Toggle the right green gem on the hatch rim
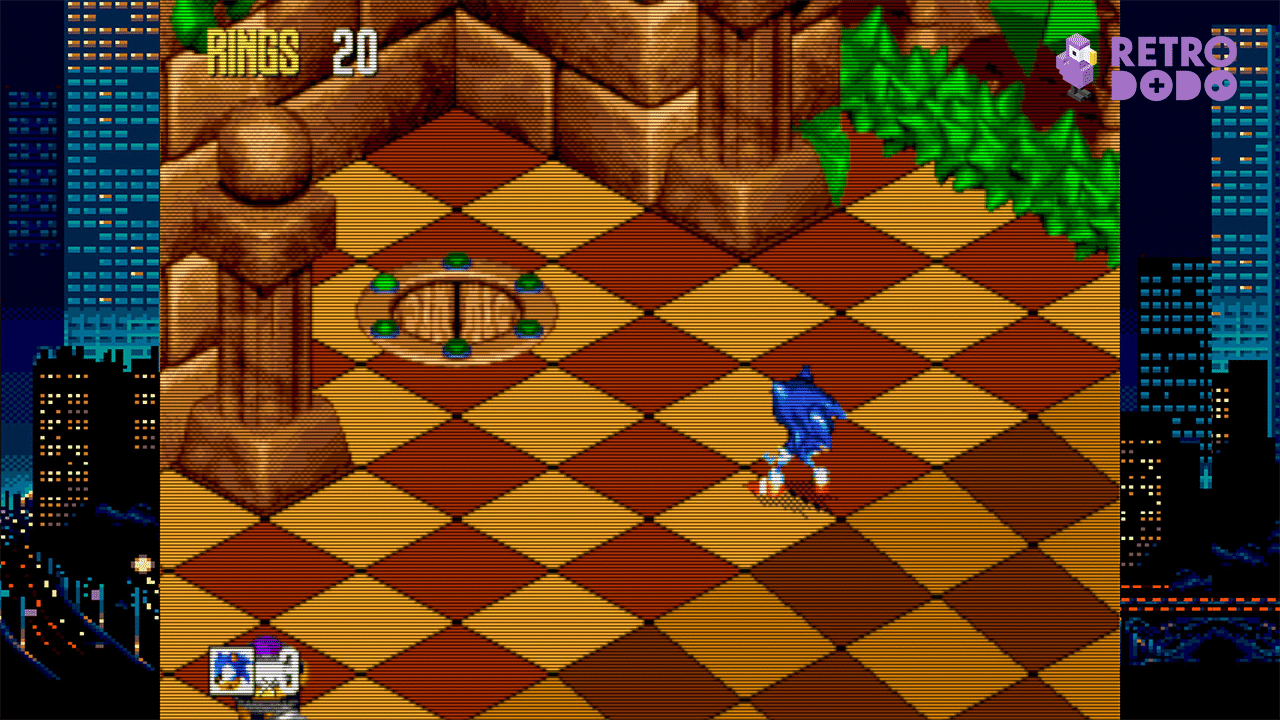Screen dimensions: 1280x720 [529, 284]
